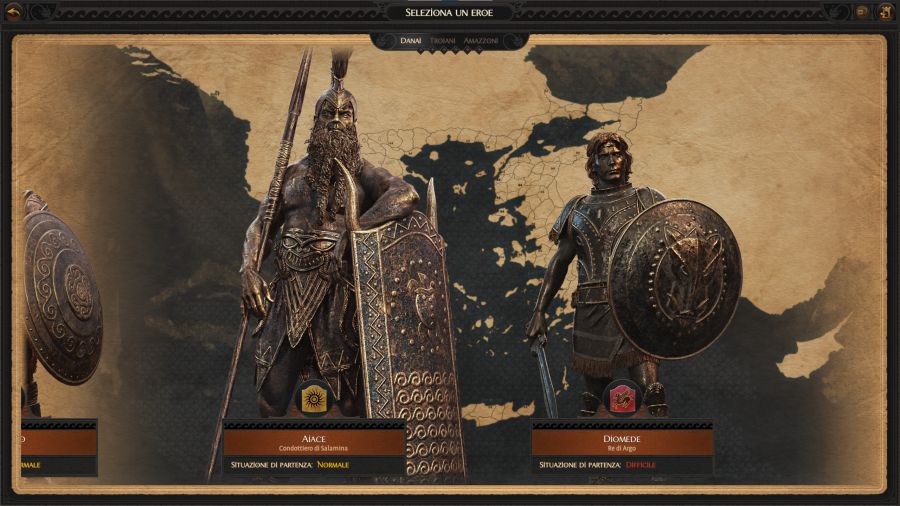Click the exit icon in top-right corner
Screen dimensions: 900x506
point(885,13)
